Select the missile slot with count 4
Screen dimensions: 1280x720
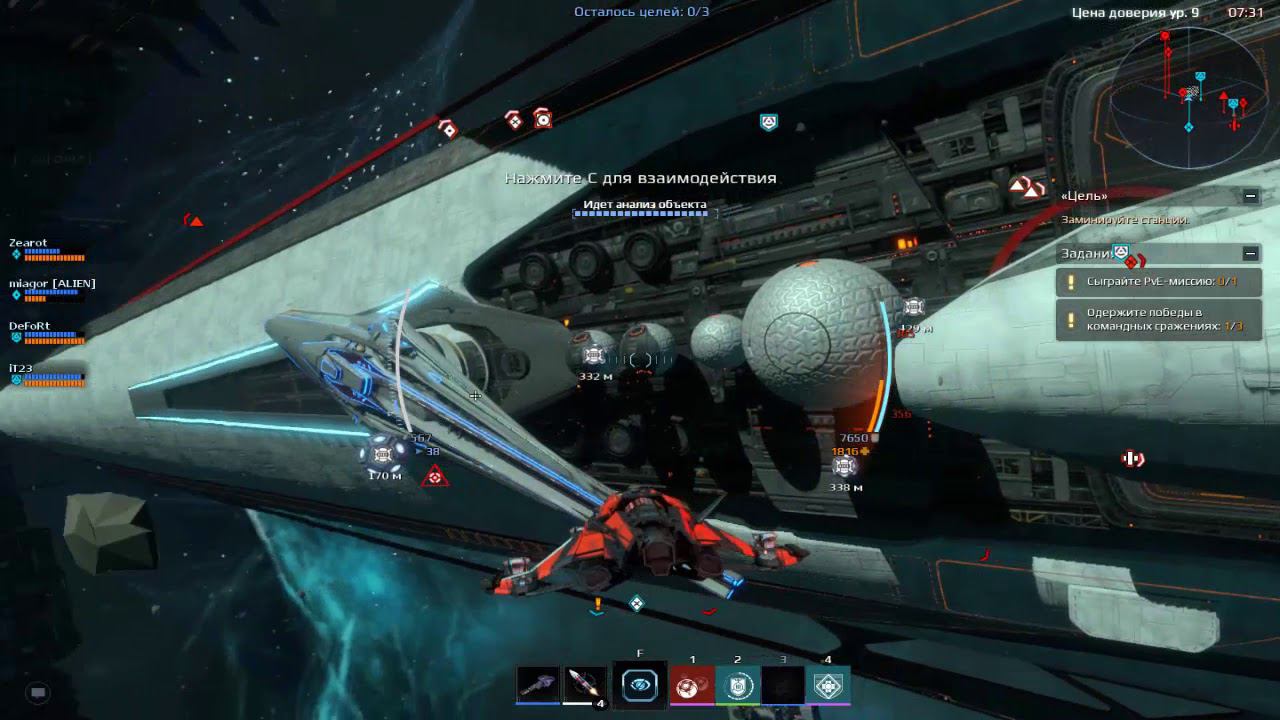[x=584, y=685]
